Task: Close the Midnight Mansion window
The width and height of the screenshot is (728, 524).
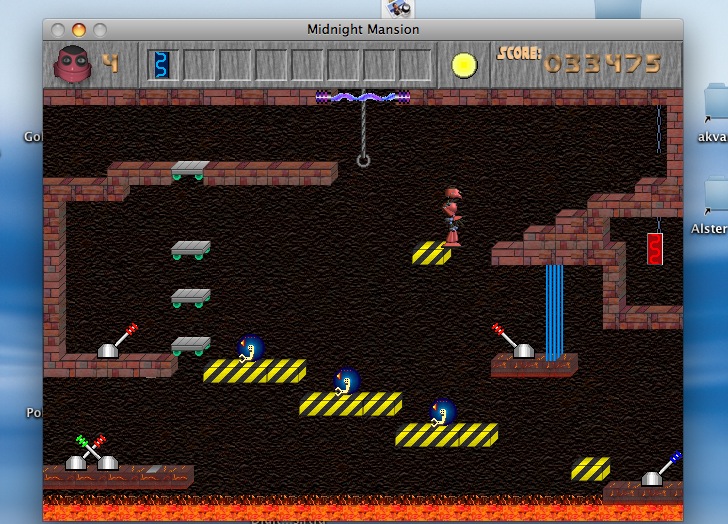Action: pos(58,30)
